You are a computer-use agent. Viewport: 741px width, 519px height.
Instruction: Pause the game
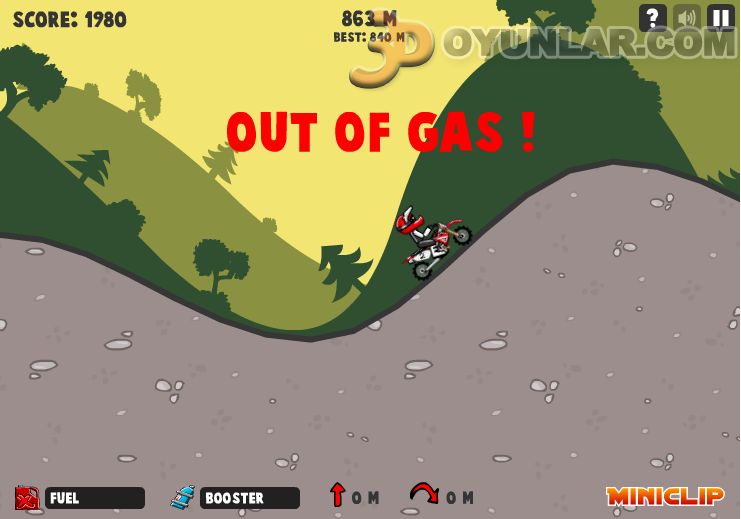[721, 18]
